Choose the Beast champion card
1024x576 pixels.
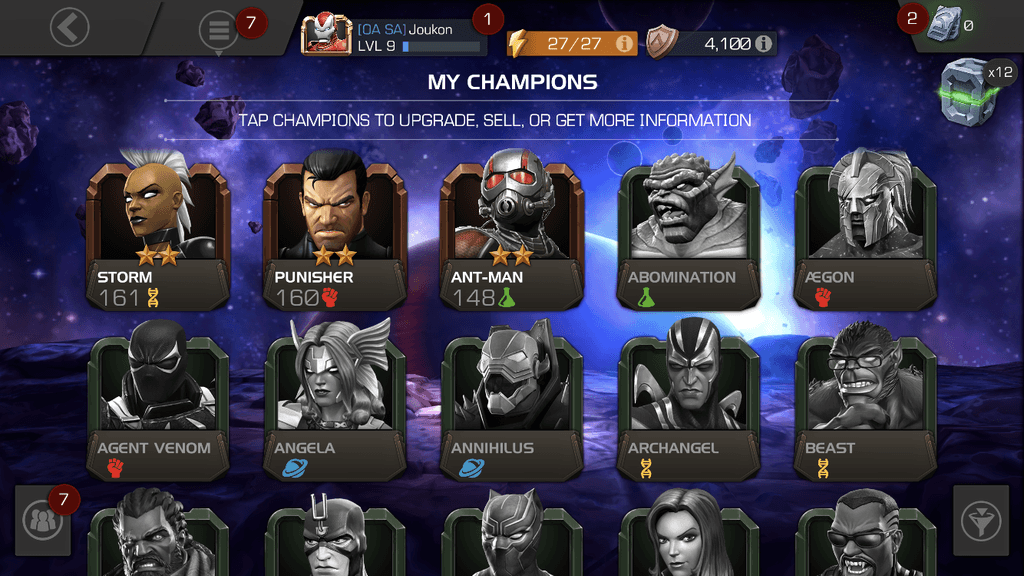pyautogui.click(x=865, y=406)
